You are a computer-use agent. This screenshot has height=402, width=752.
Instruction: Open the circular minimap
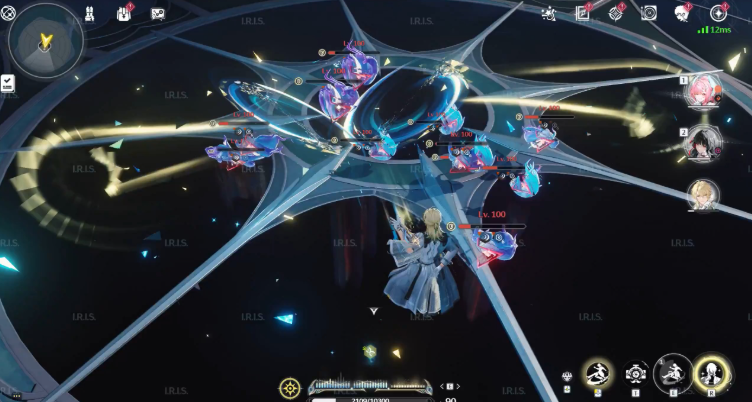click(x=46, y=40)
